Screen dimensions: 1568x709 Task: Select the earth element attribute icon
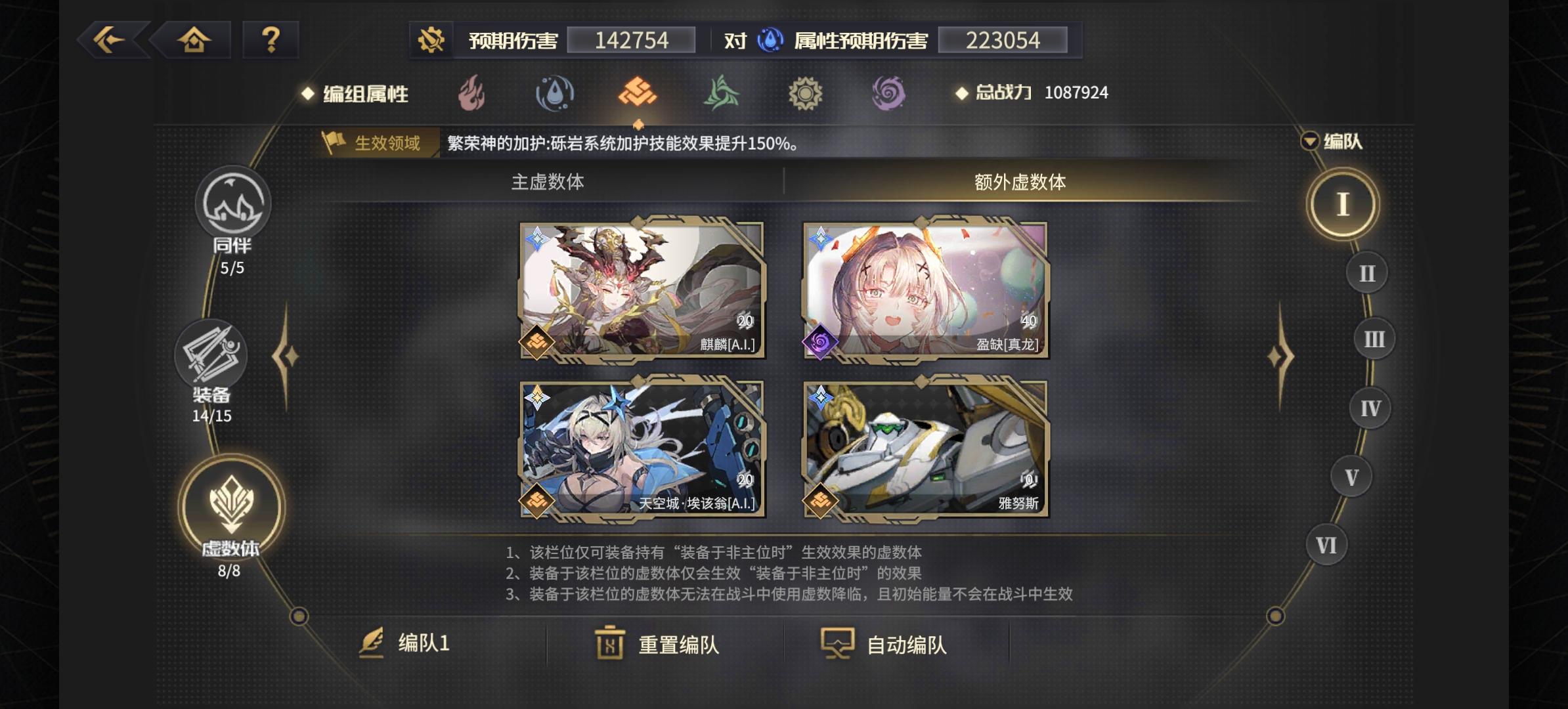point(638,93)
